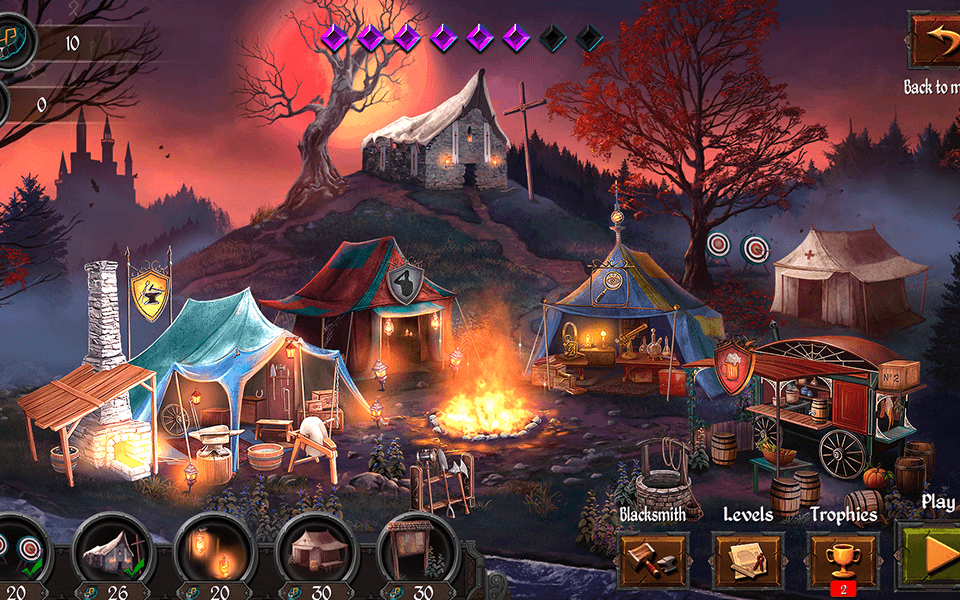Select the wooden notice board upgrade
Image resolution: width=960 pixels, height=600 pixels.
click(417, 548)
